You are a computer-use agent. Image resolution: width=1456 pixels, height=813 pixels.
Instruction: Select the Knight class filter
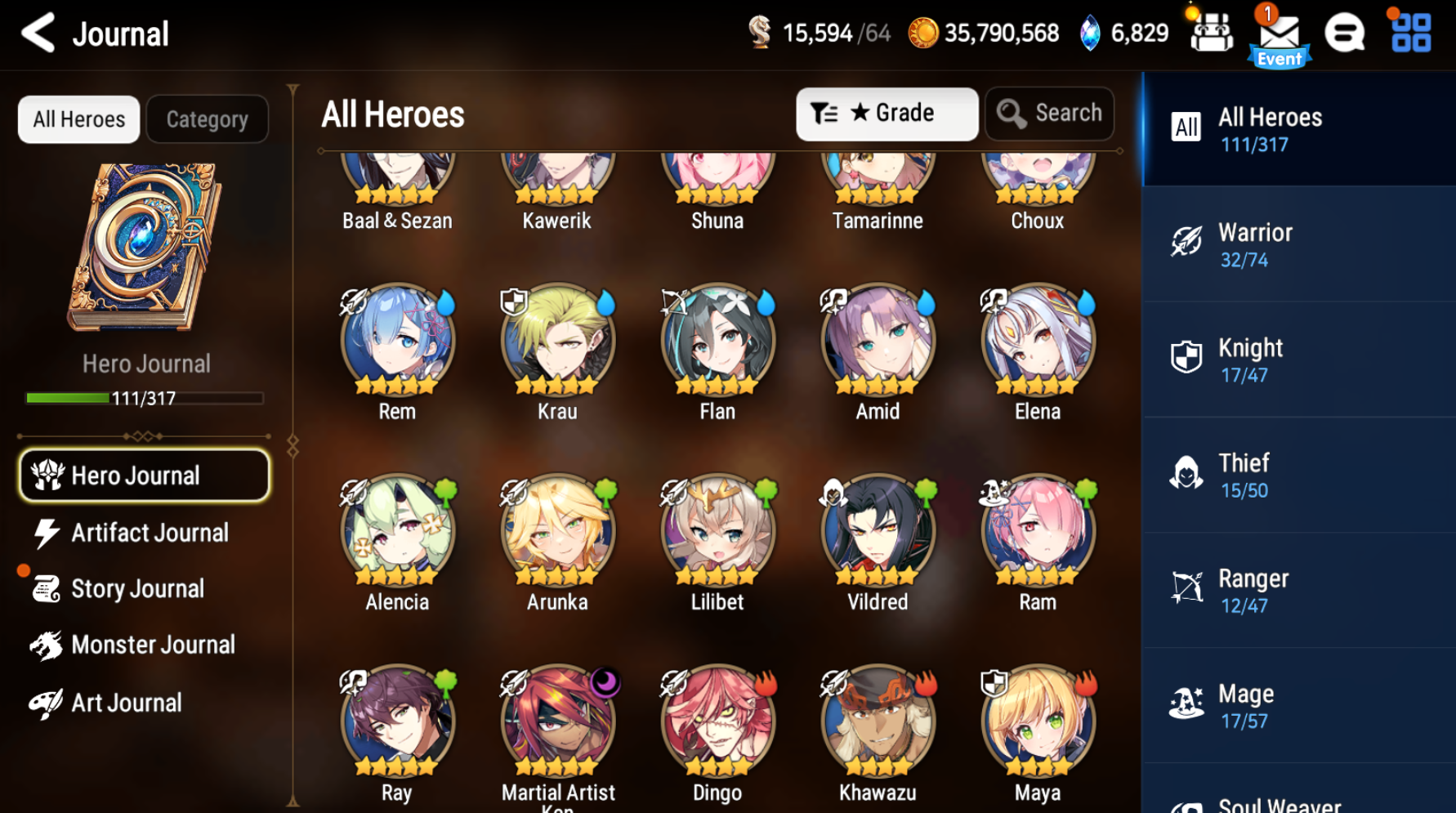pos(1297,359)
